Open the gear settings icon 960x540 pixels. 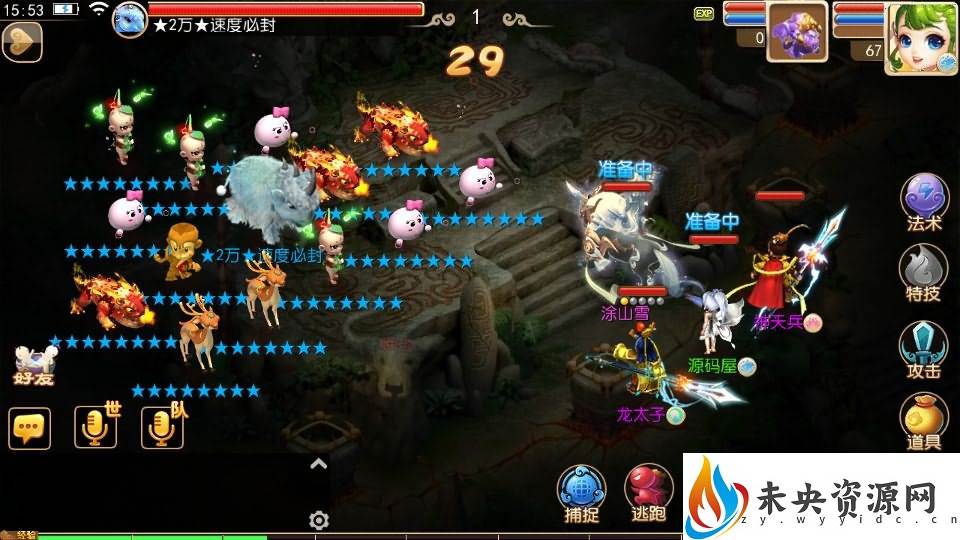tap(319, 520)
